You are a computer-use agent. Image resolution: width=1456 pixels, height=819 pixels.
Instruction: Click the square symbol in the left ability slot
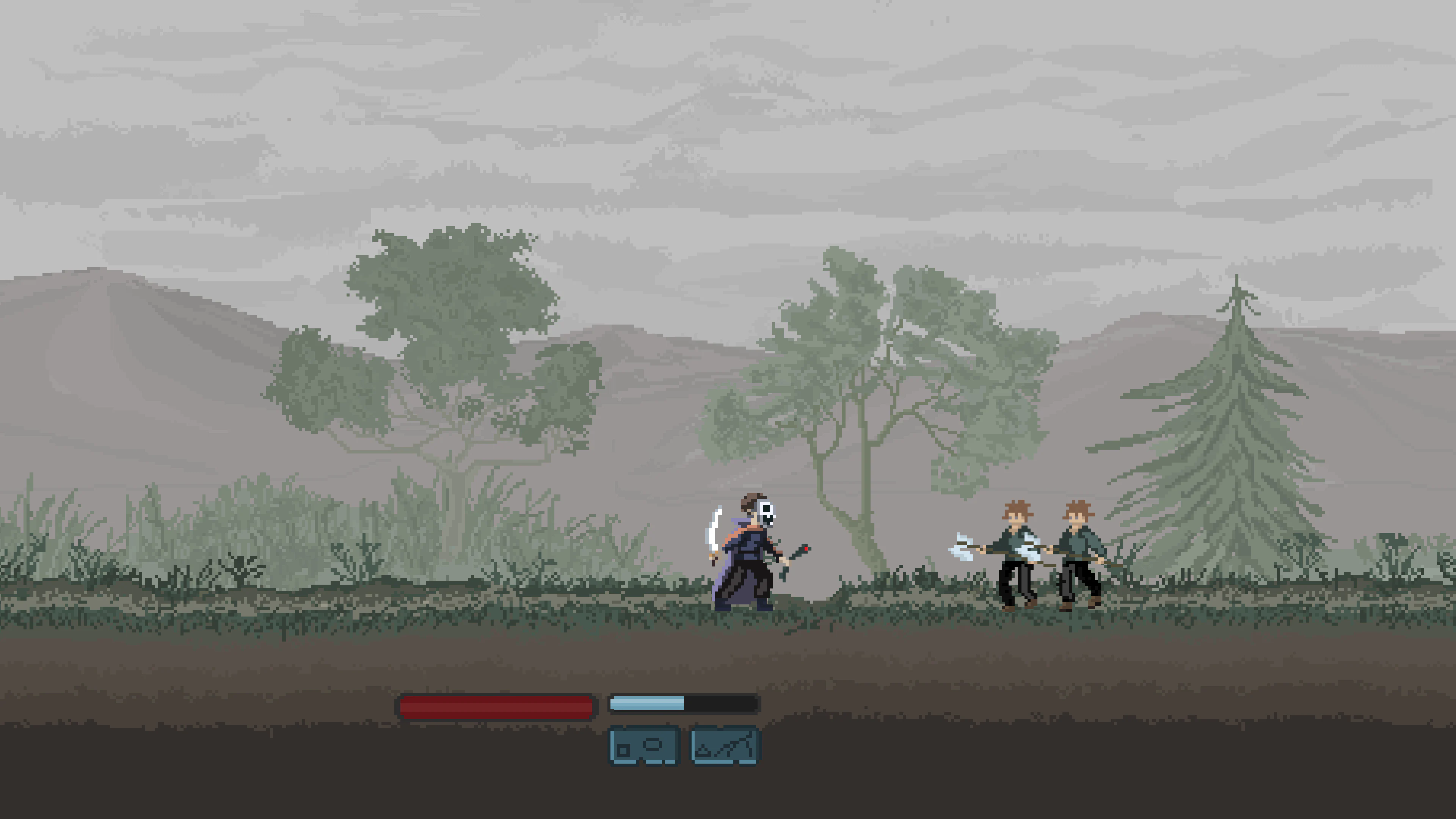[x=623, y=751]
